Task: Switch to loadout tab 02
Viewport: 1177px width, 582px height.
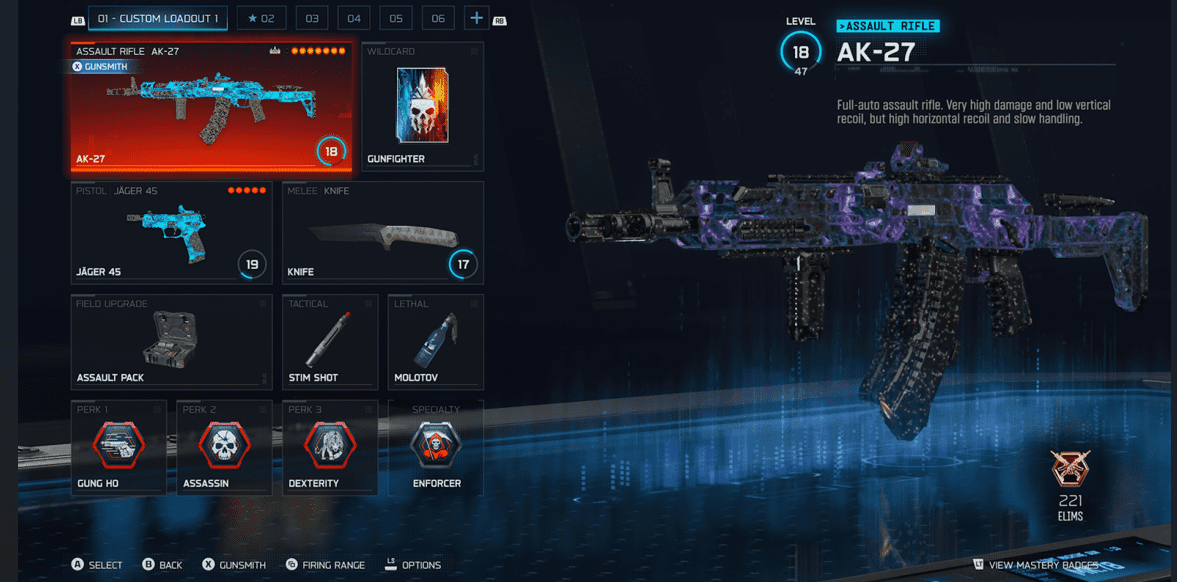Action: click(x=261, y=18)
